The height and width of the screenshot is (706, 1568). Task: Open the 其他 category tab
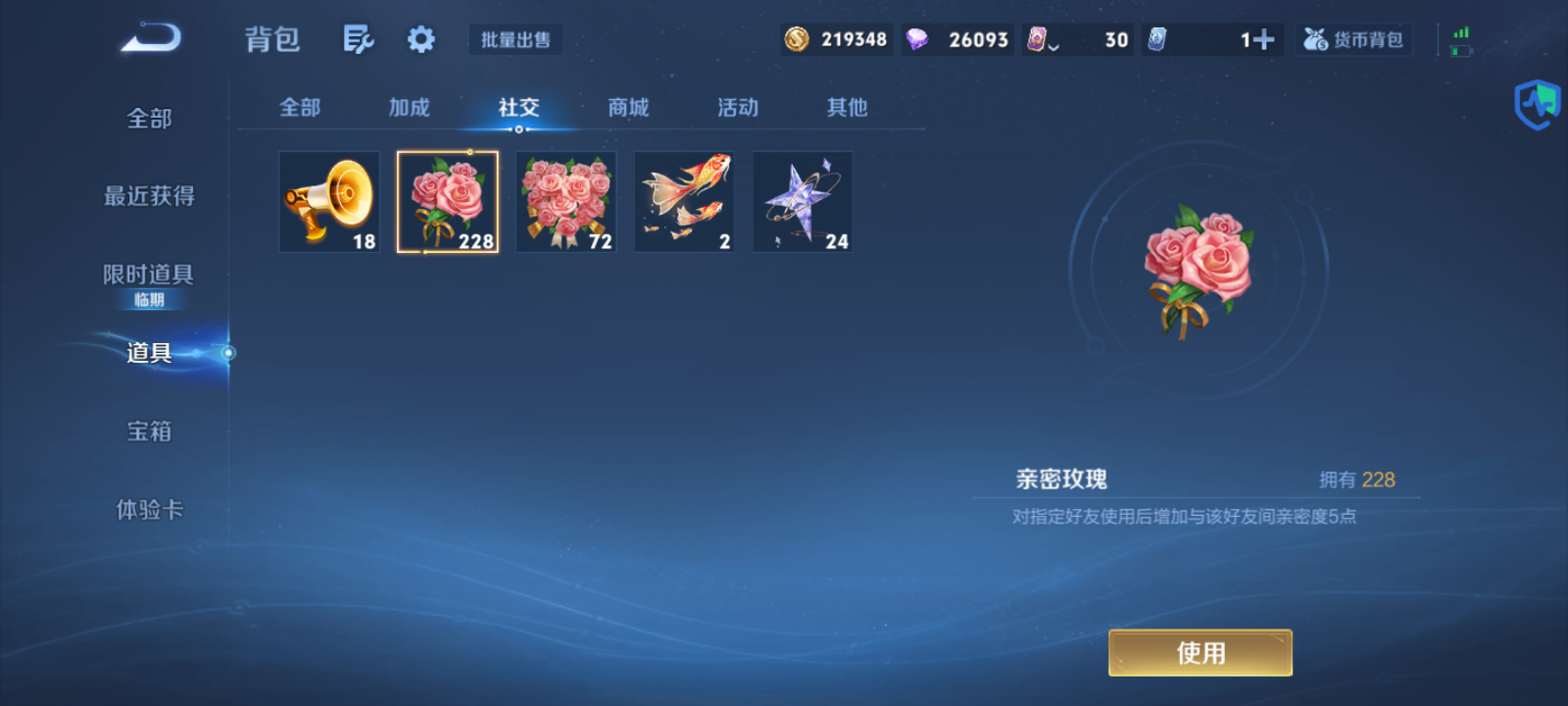(846, 108)
